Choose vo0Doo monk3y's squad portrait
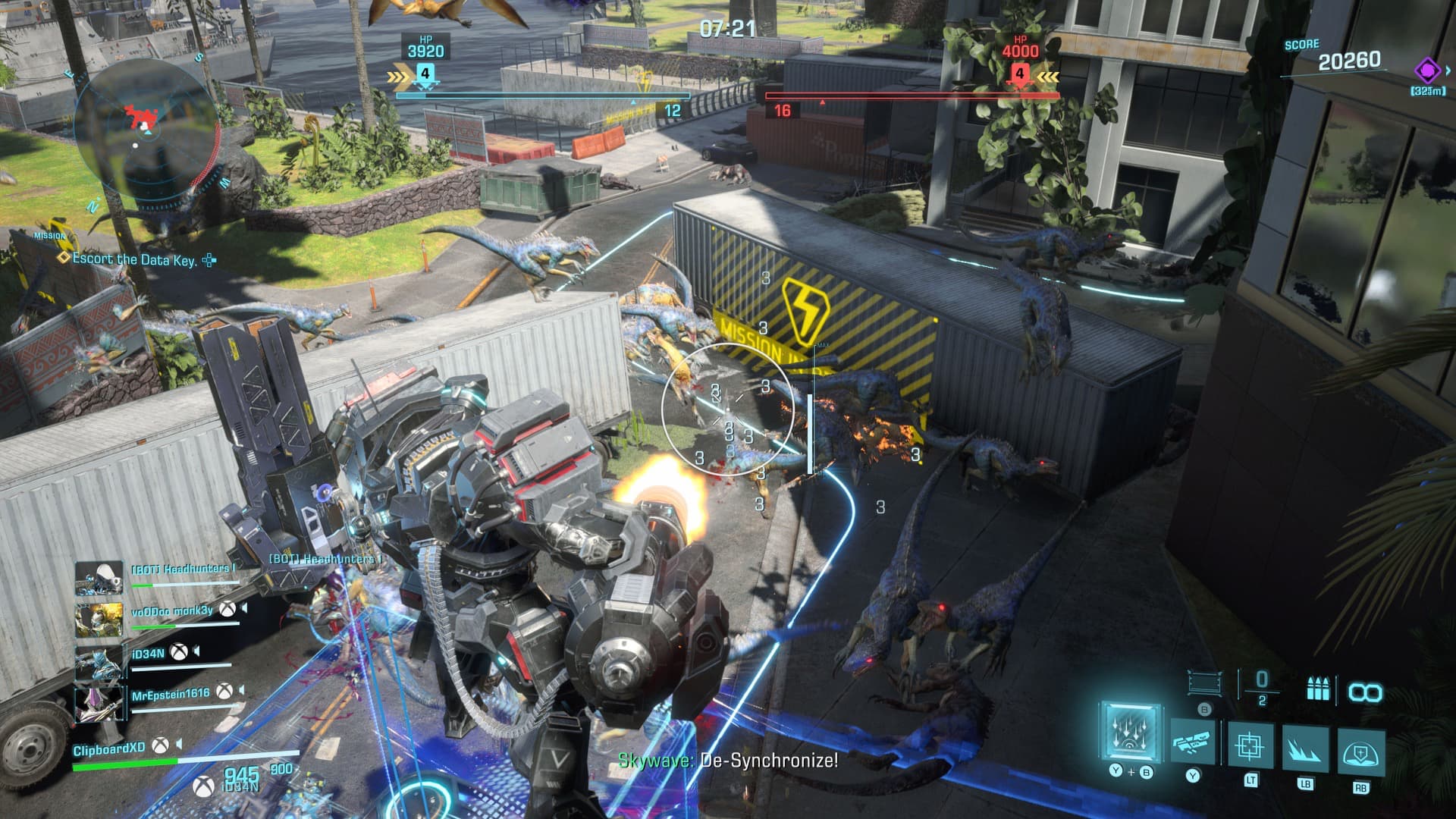This screenshot has width=1456, height=819. 99,620
